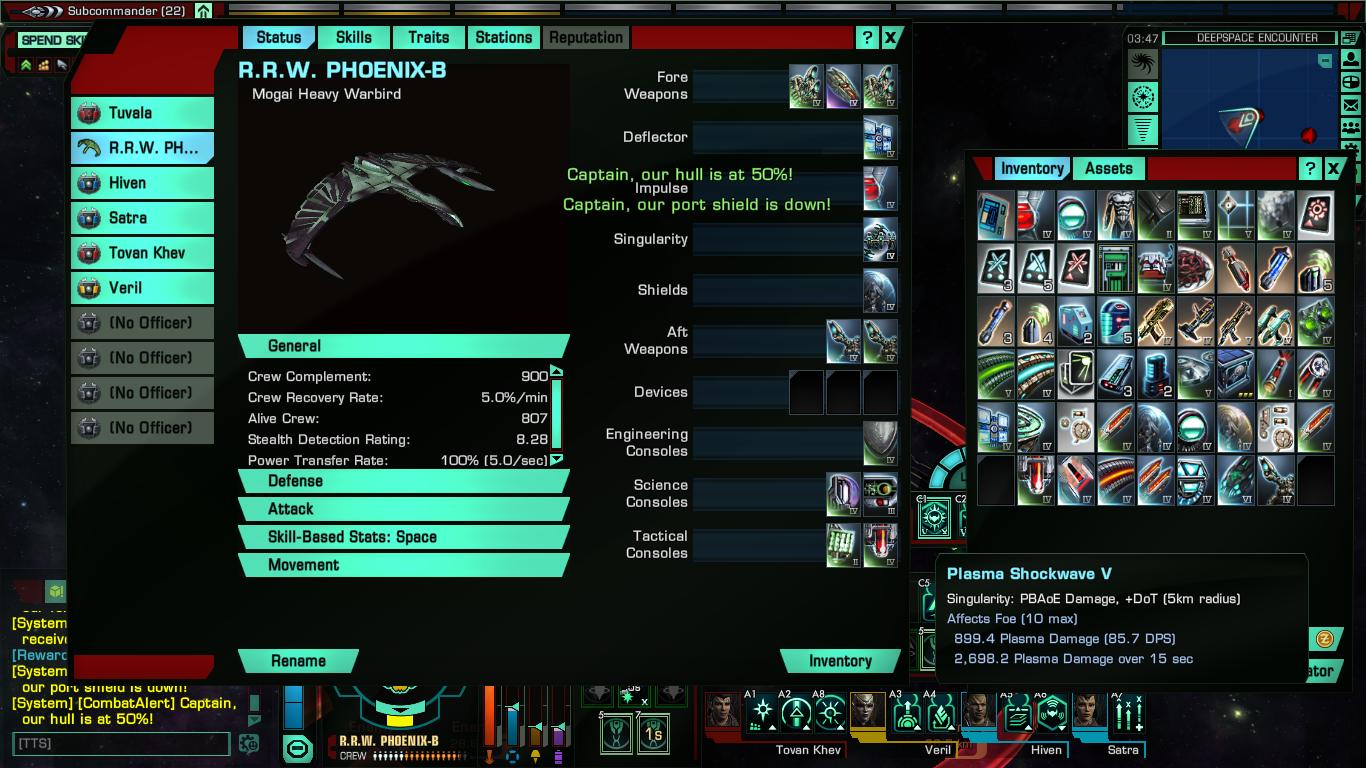
Task: Switch to the Skills tab
Action: click(x=354, y=38)
